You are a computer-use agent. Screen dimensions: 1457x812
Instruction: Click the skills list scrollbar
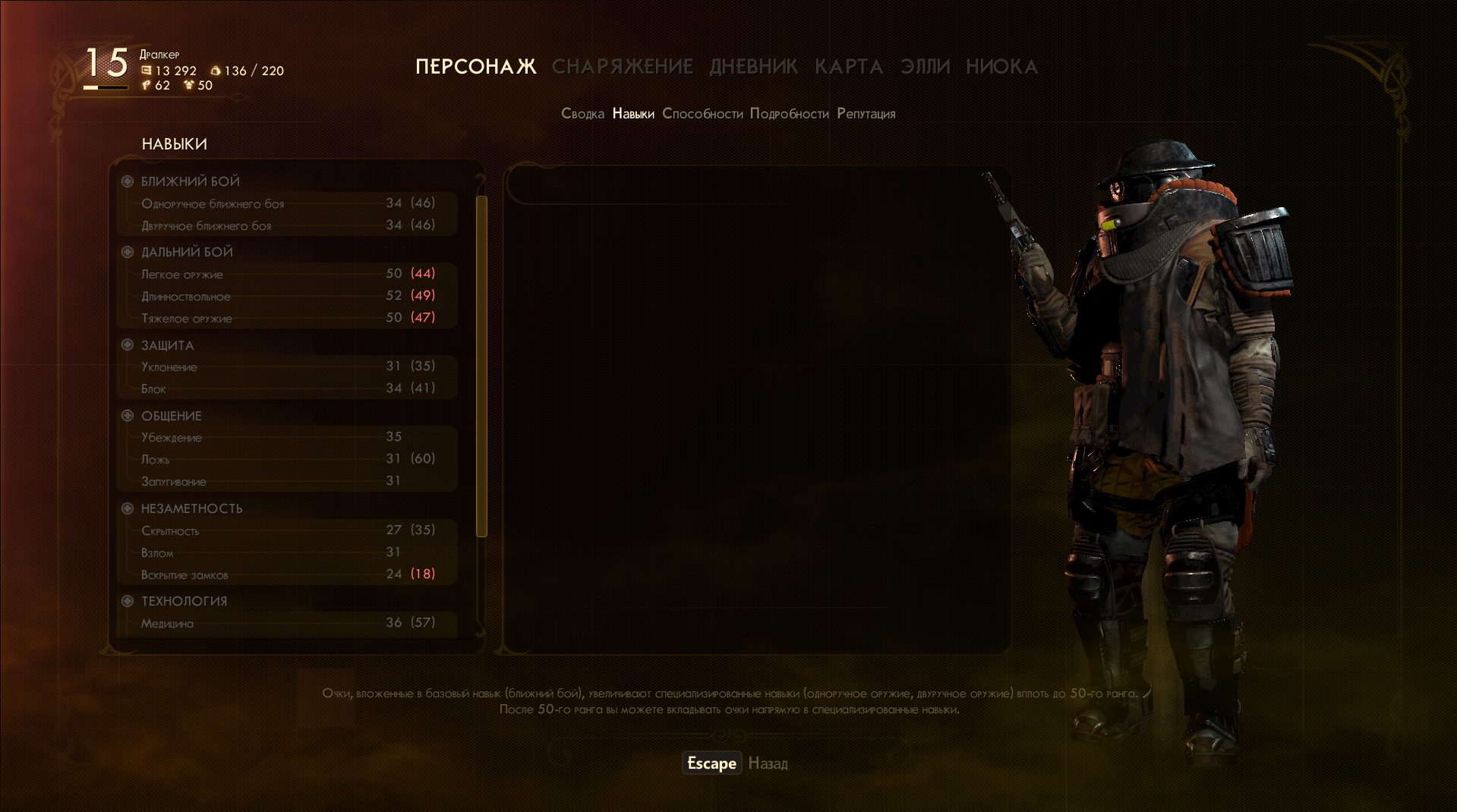click(481, 366)
